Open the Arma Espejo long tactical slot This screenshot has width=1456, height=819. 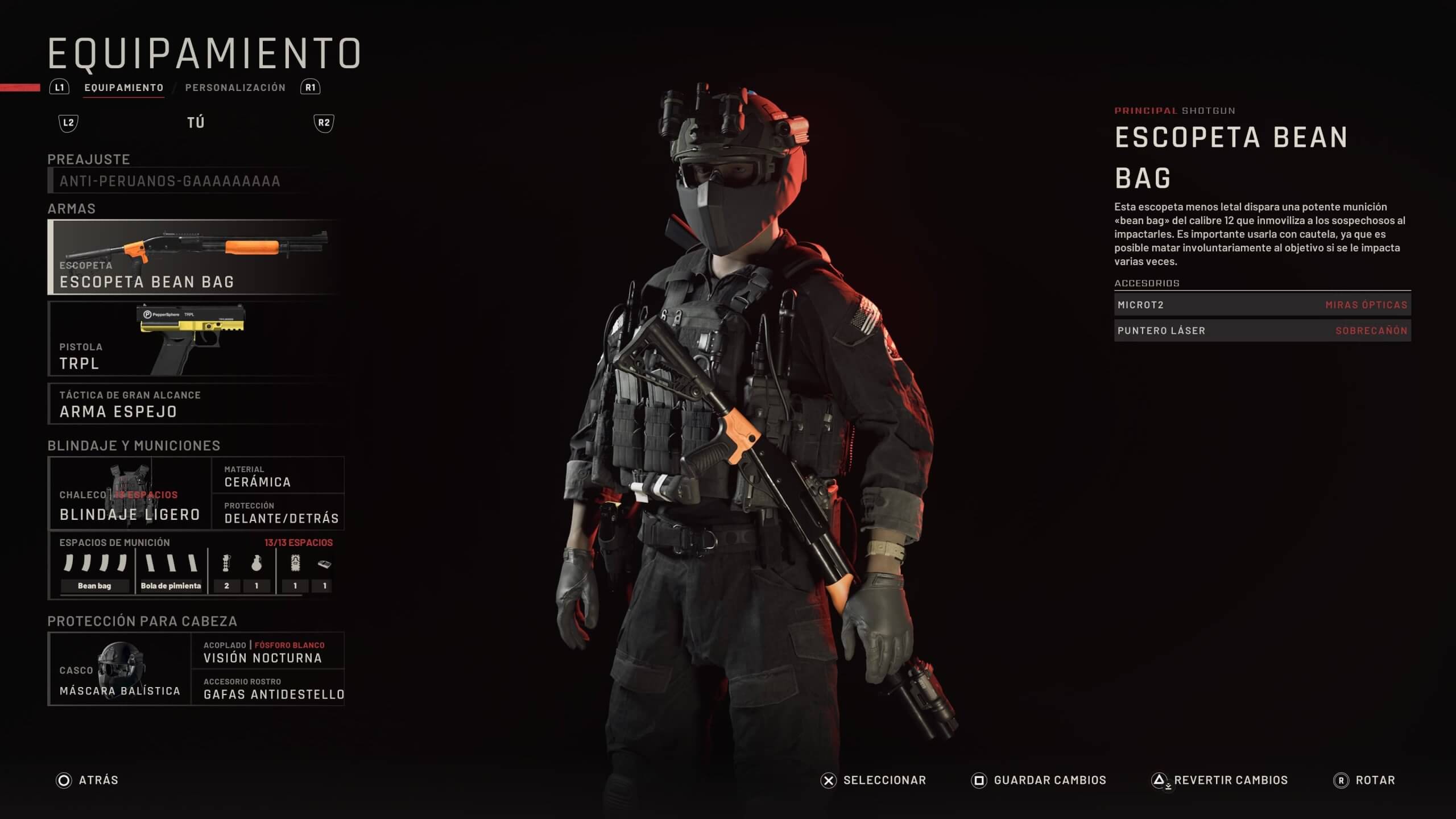click(193, 404)
